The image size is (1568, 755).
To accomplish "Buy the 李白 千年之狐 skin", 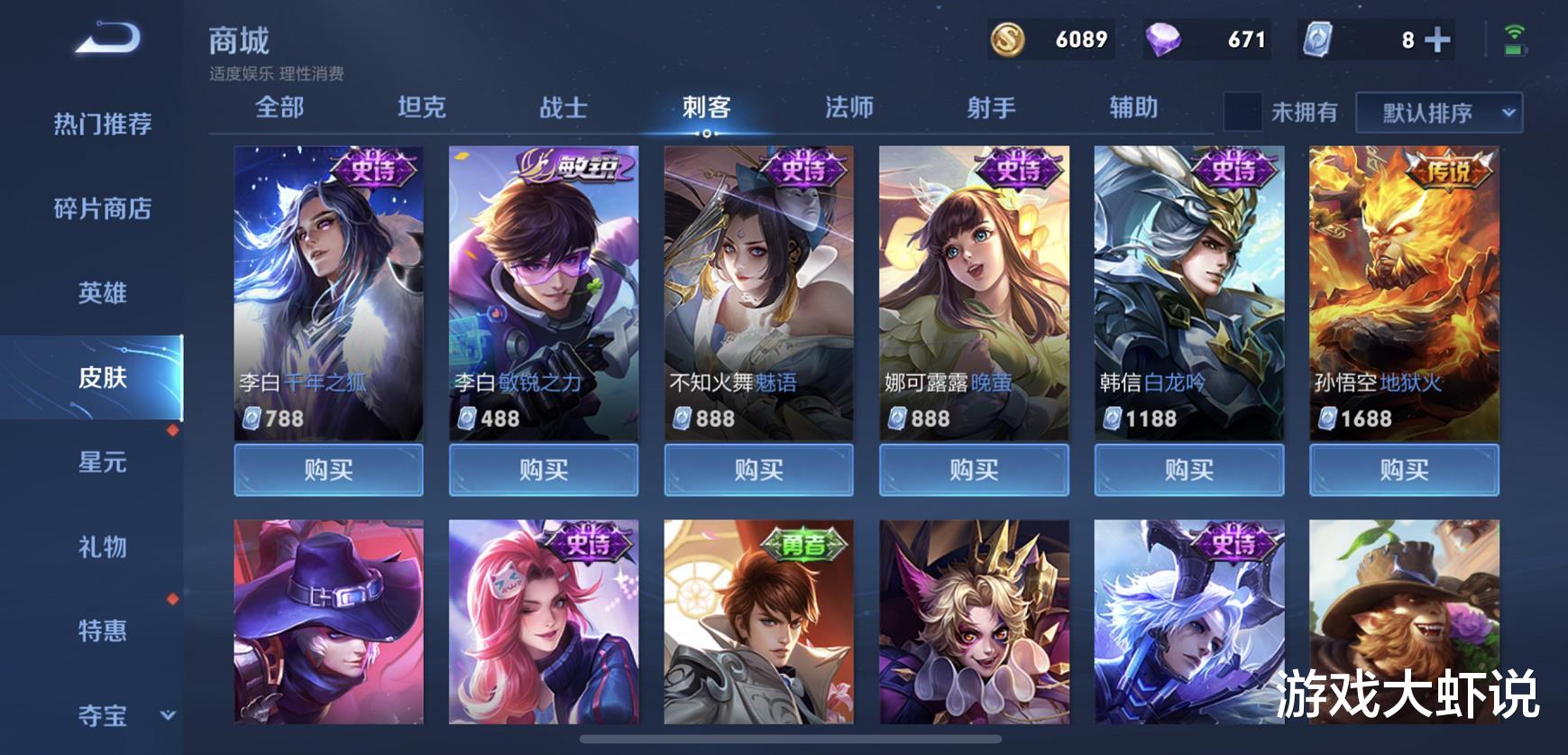I will tap(328, 469).
